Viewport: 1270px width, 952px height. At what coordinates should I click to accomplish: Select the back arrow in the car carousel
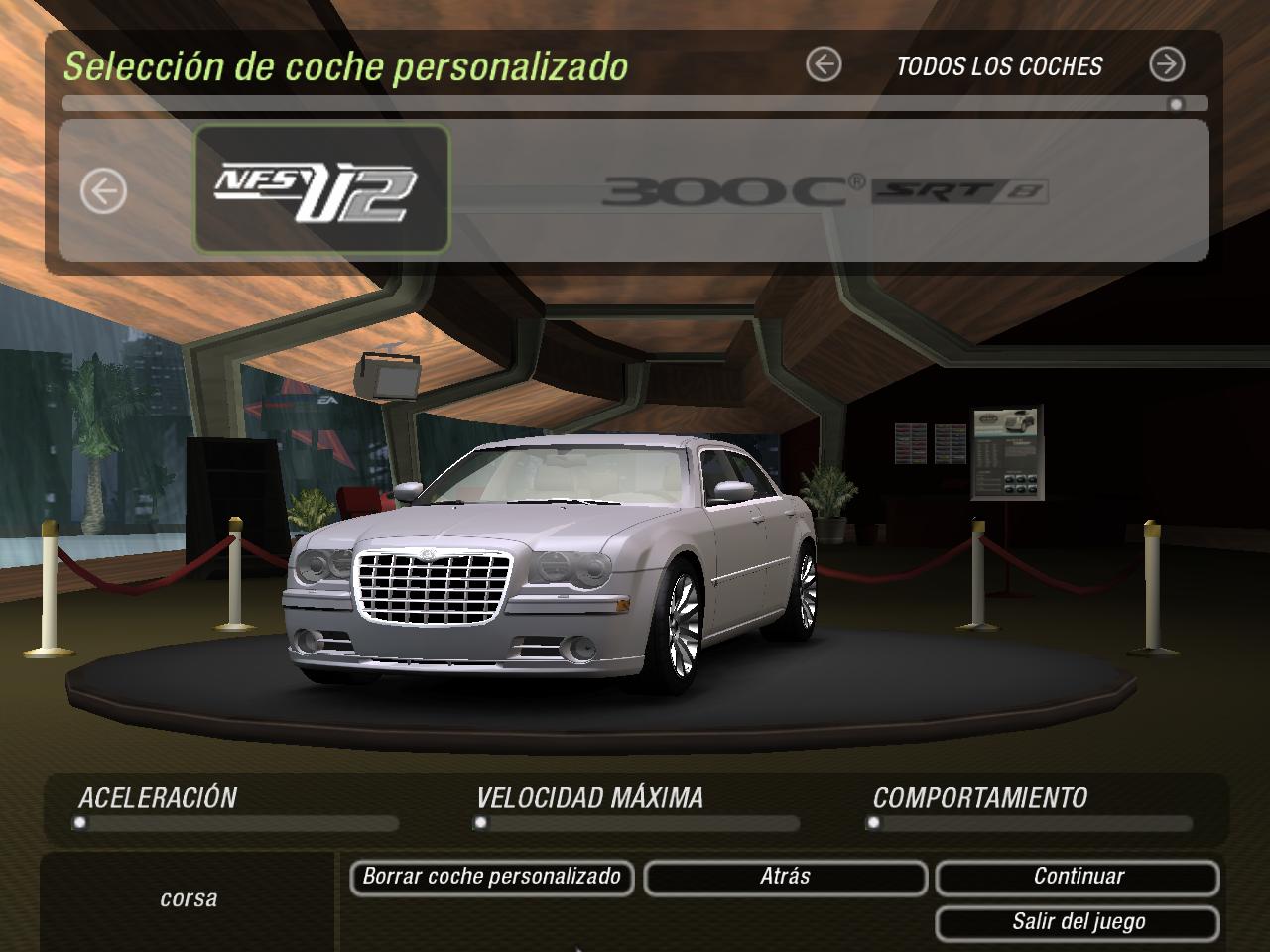pos(102,188)
